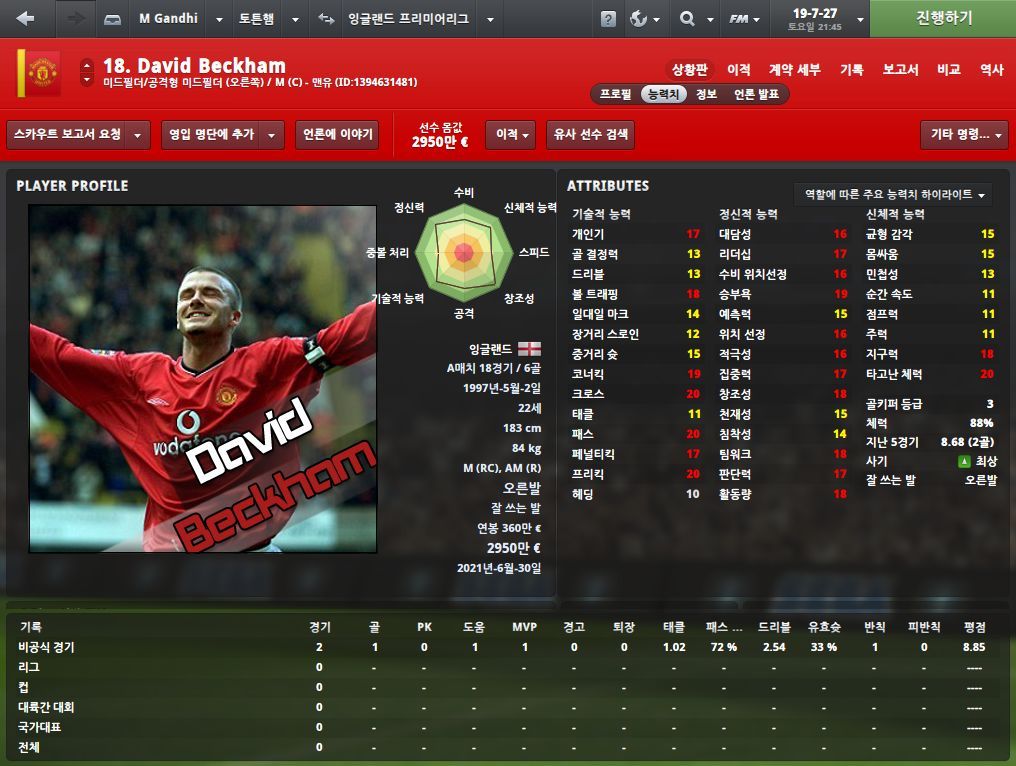1016x766 pixels.
Task: Open the 역사 history tab
Action: coord(991,69)
